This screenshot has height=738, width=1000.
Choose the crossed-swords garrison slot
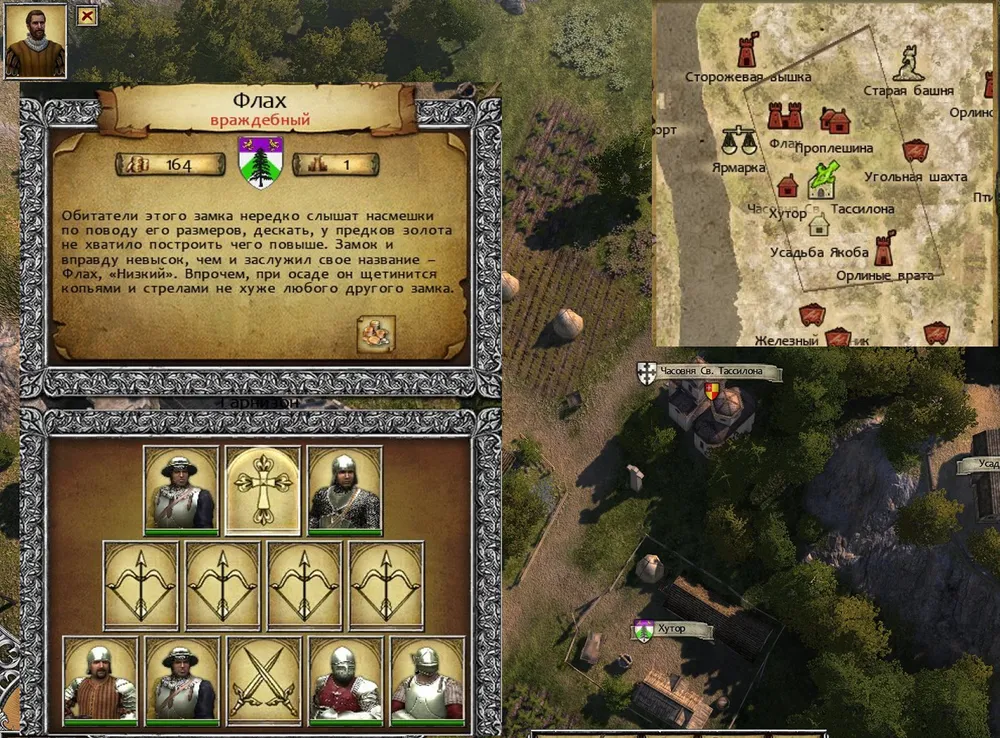pyautogui.click(x=263, y=680)
